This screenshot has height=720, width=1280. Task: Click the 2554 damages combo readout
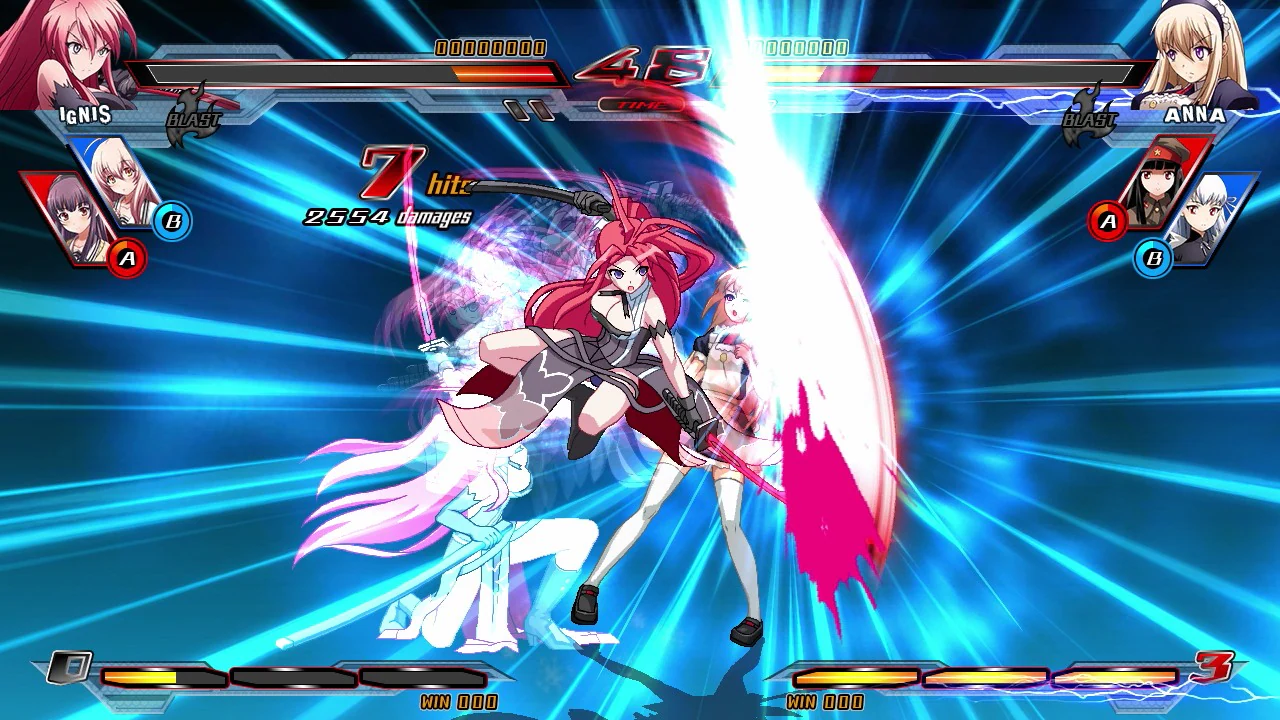pyautogui.click(x=386, y=214)
